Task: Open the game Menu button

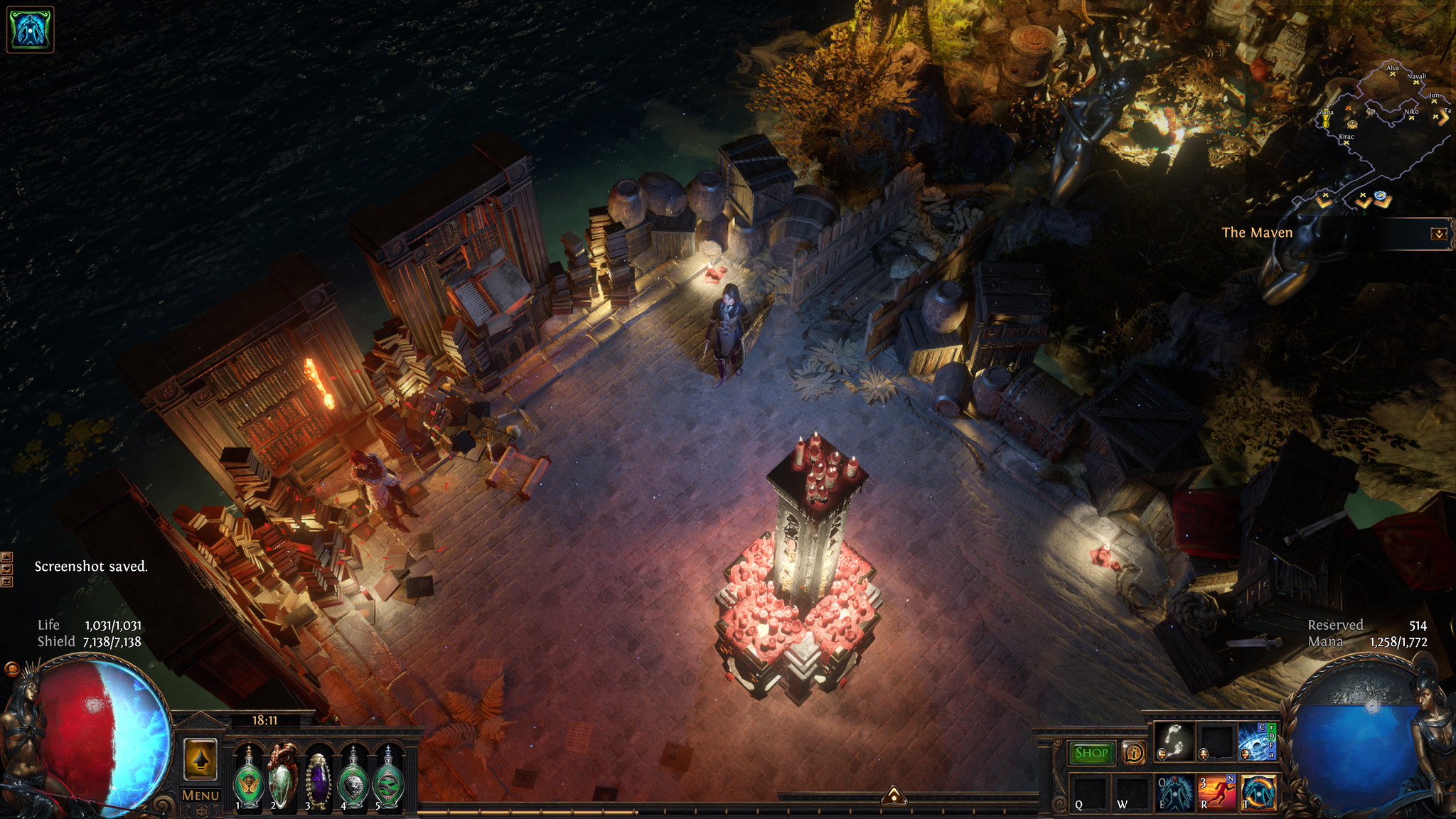Action: 200,796
